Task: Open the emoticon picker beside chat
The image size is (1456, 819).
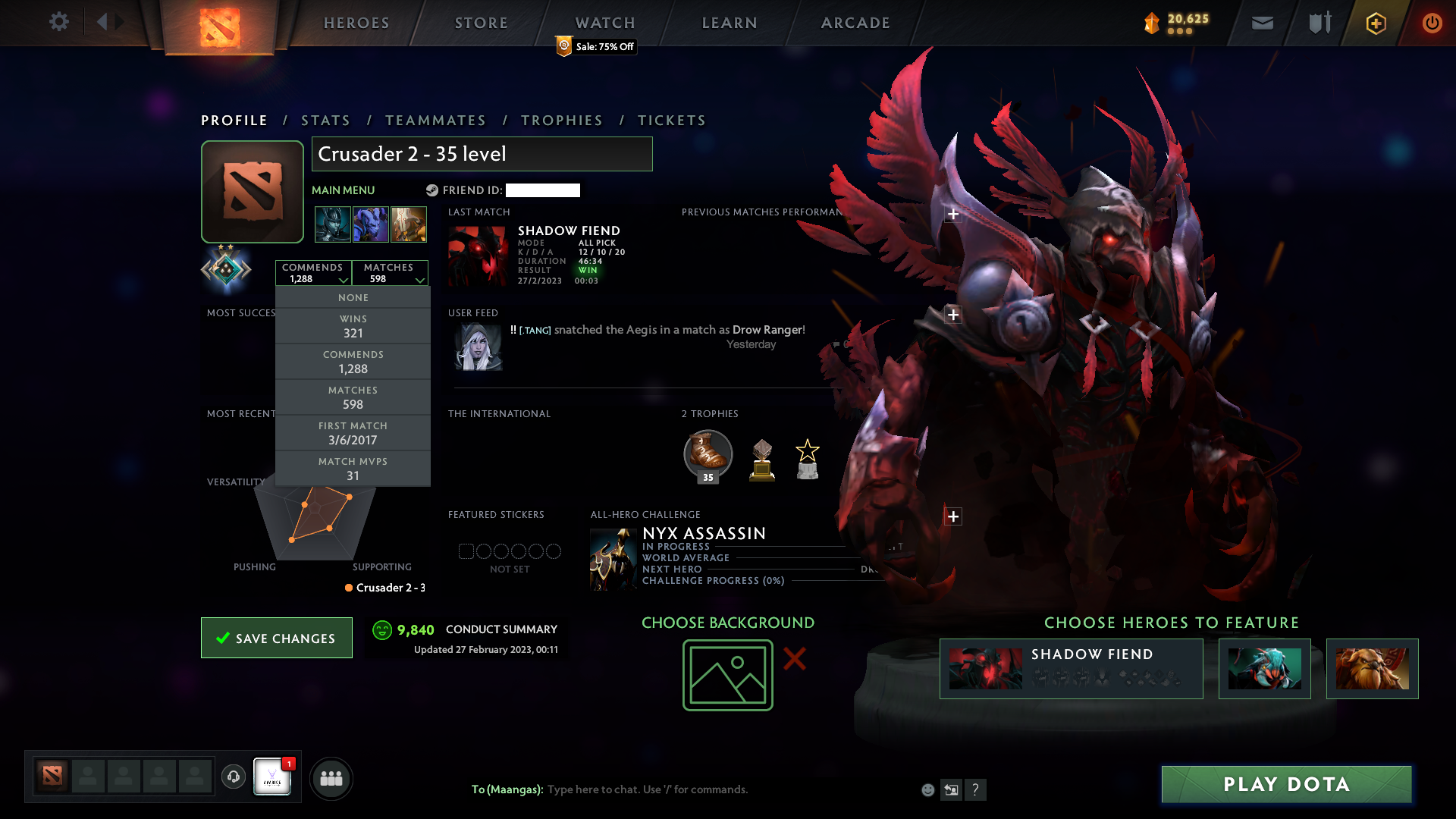Action: pyautogui.click(x=928, y=789)
